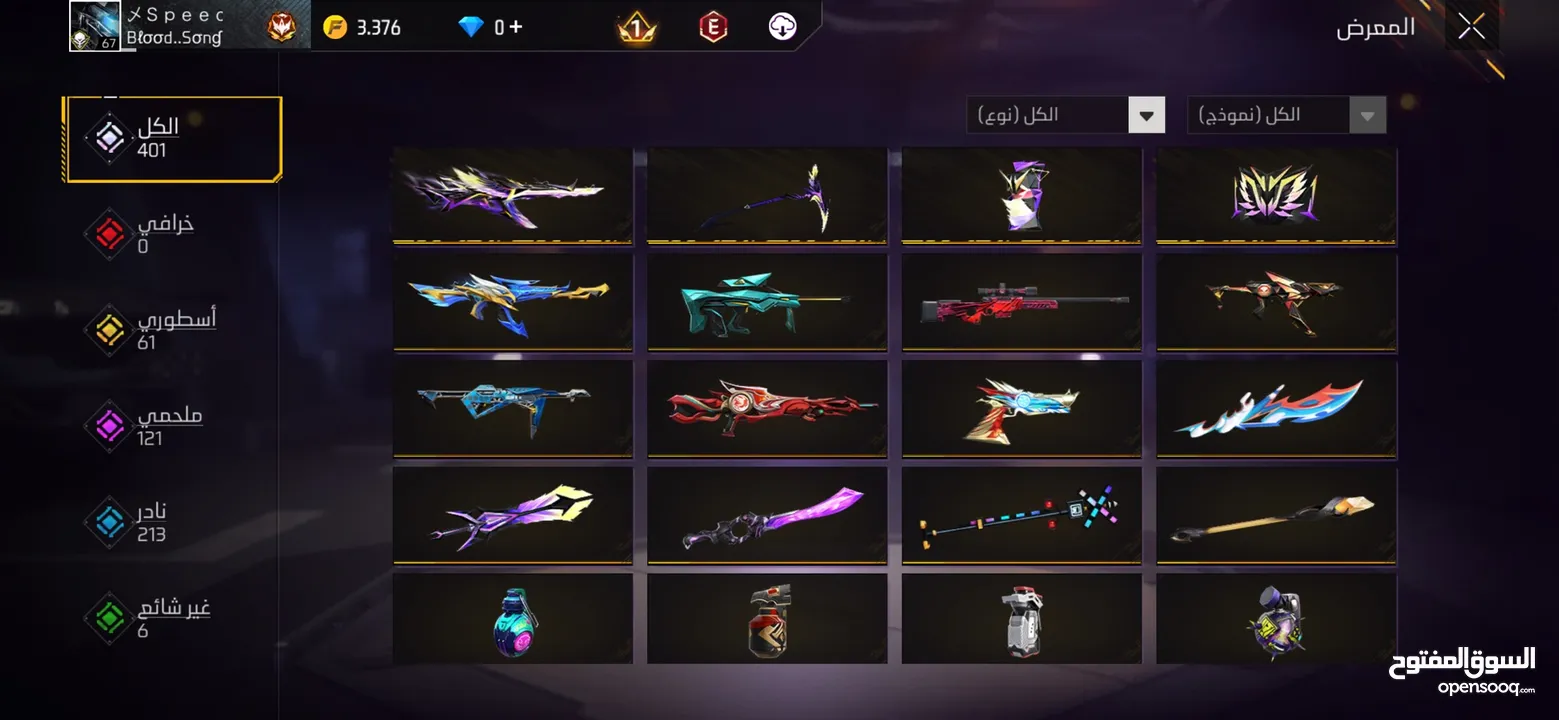Close the vault with the X button
This screenshot has height=720, width=1559.
coord(1471,27)
